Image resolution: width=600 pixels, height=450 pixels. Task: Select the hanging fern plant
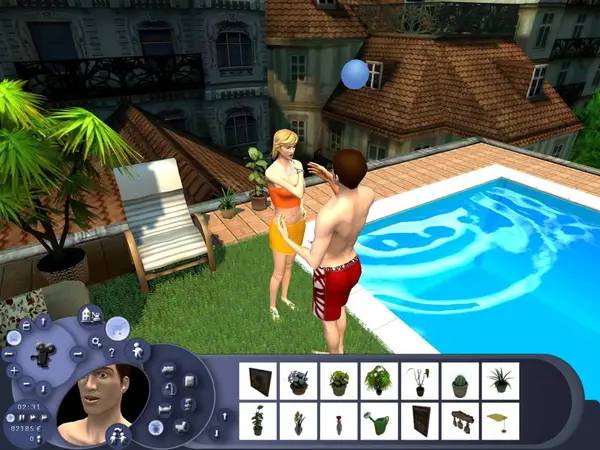379,381
